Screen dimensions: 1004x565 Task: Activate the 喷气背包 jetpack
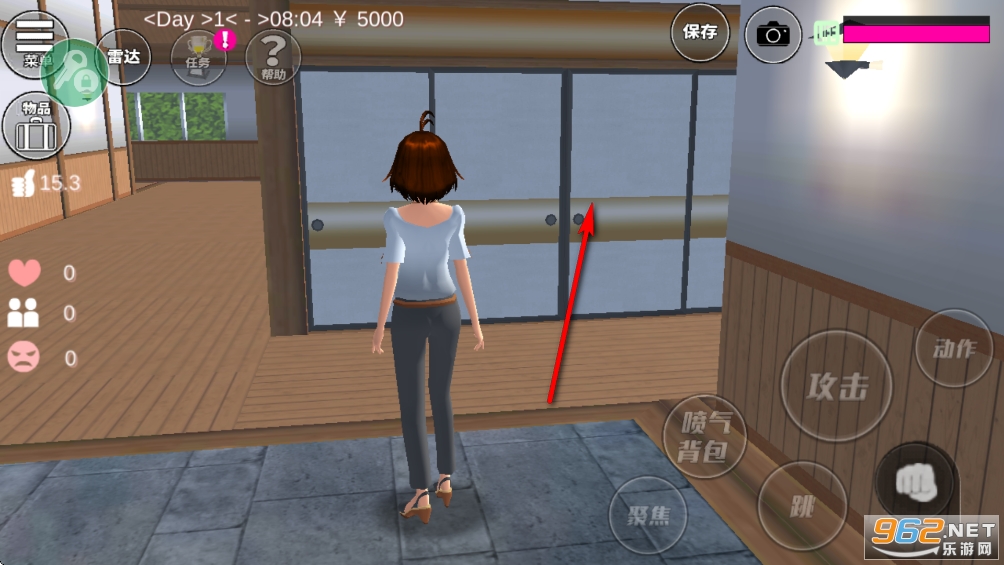coord(704,437)
